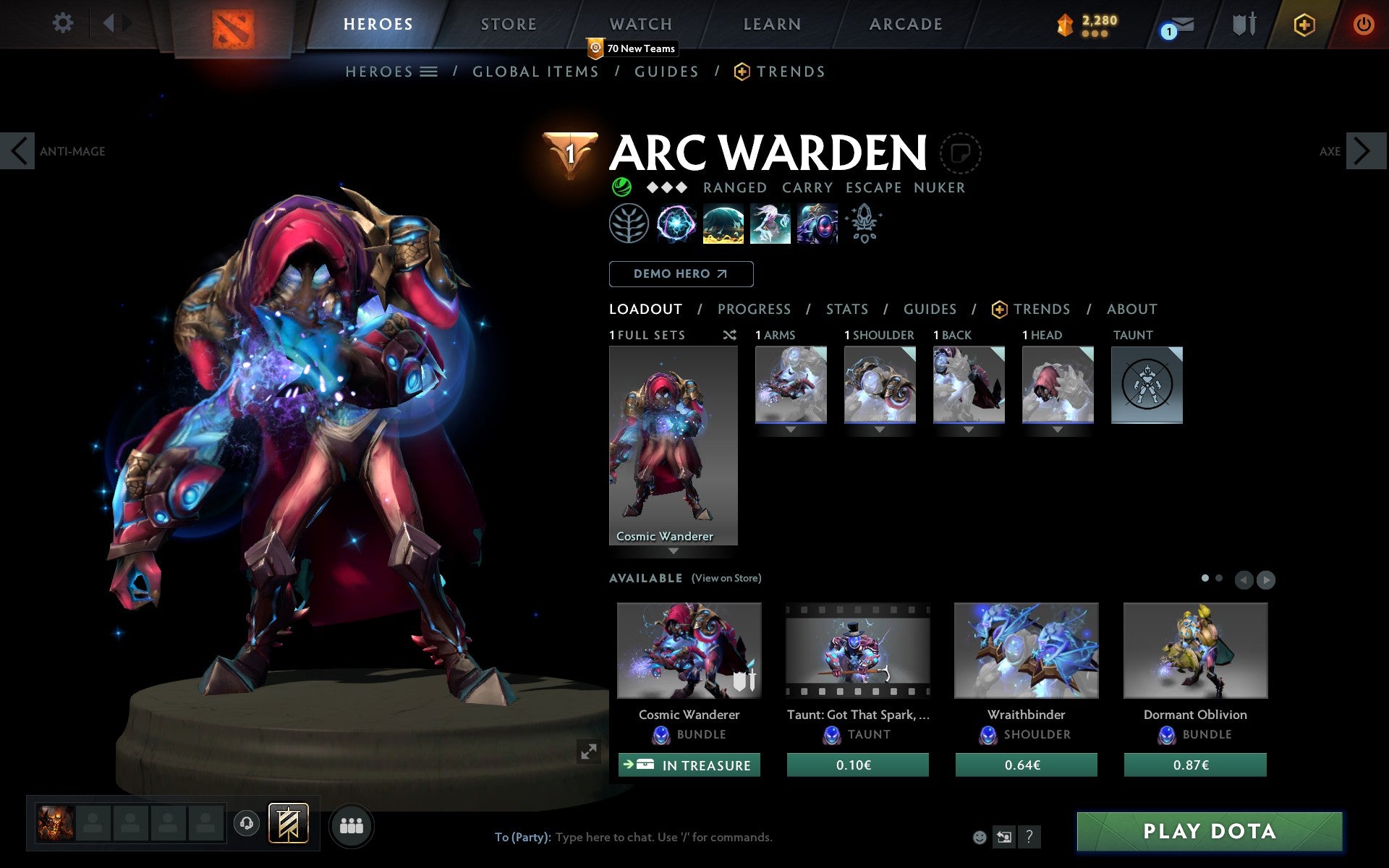Open the party voice chat headset icon
Viewport: 1389px width, 868px height.
point(246,822)
